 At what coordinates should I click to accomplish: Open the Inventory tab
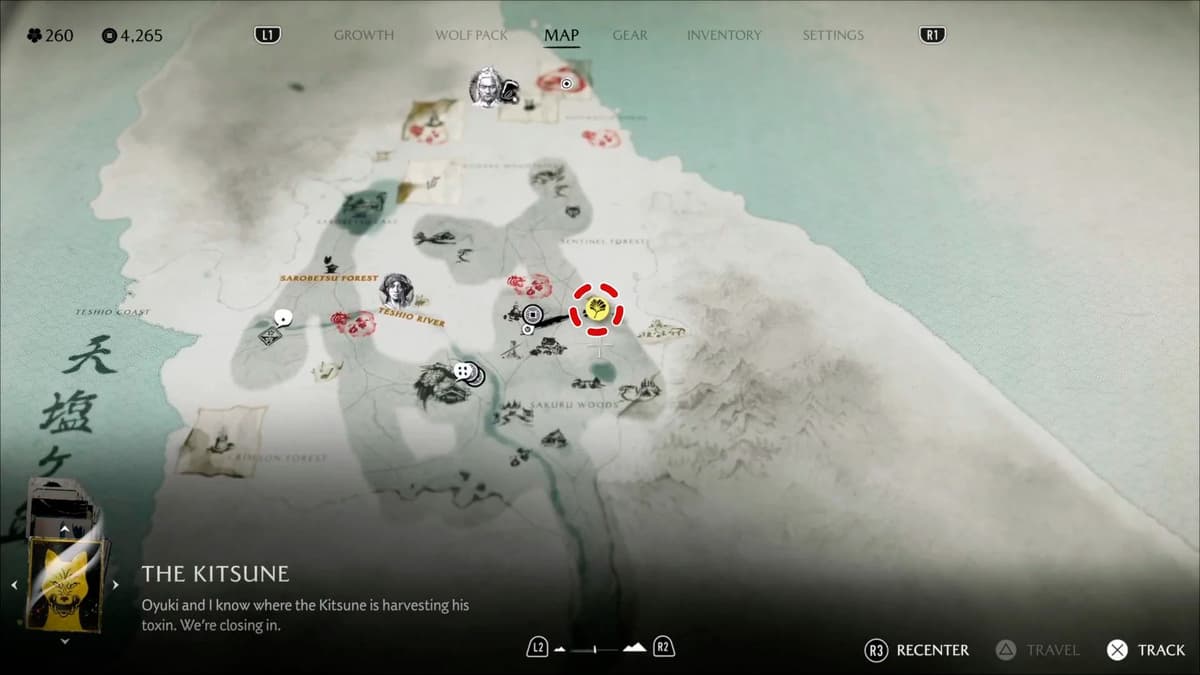click(725, 35)
